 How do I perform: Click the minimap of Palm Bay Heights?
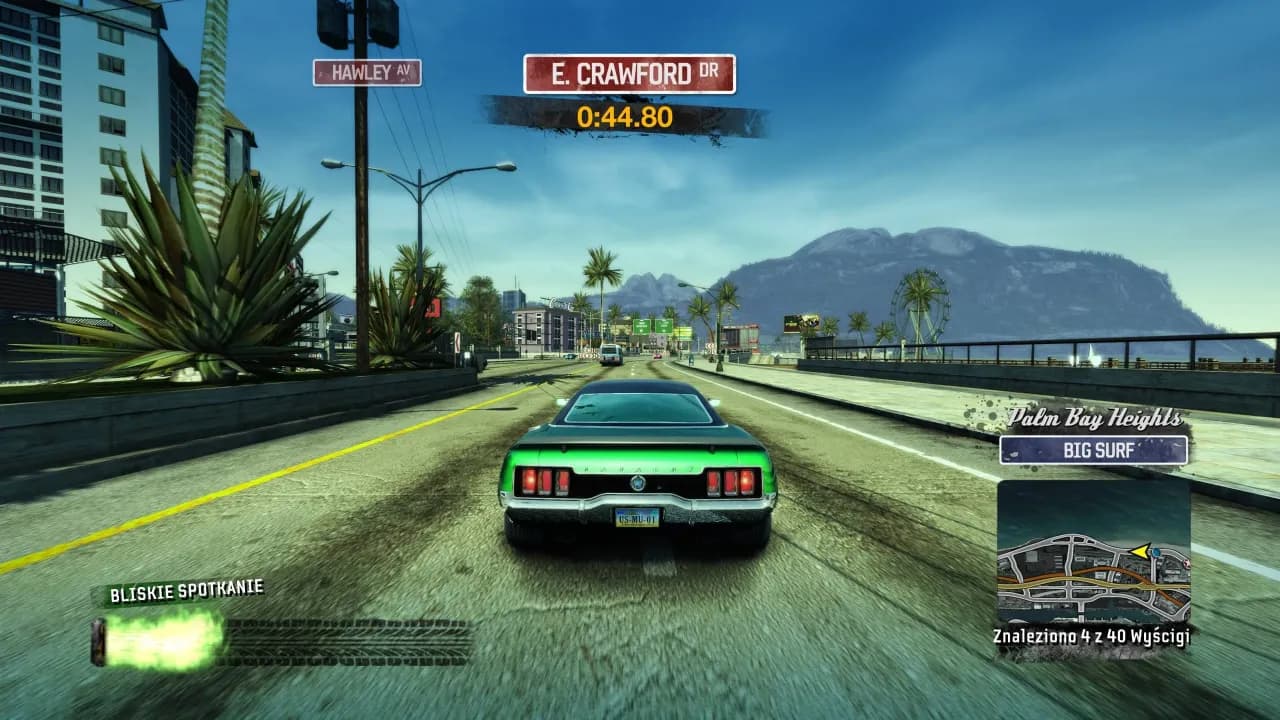[1093, 553]
